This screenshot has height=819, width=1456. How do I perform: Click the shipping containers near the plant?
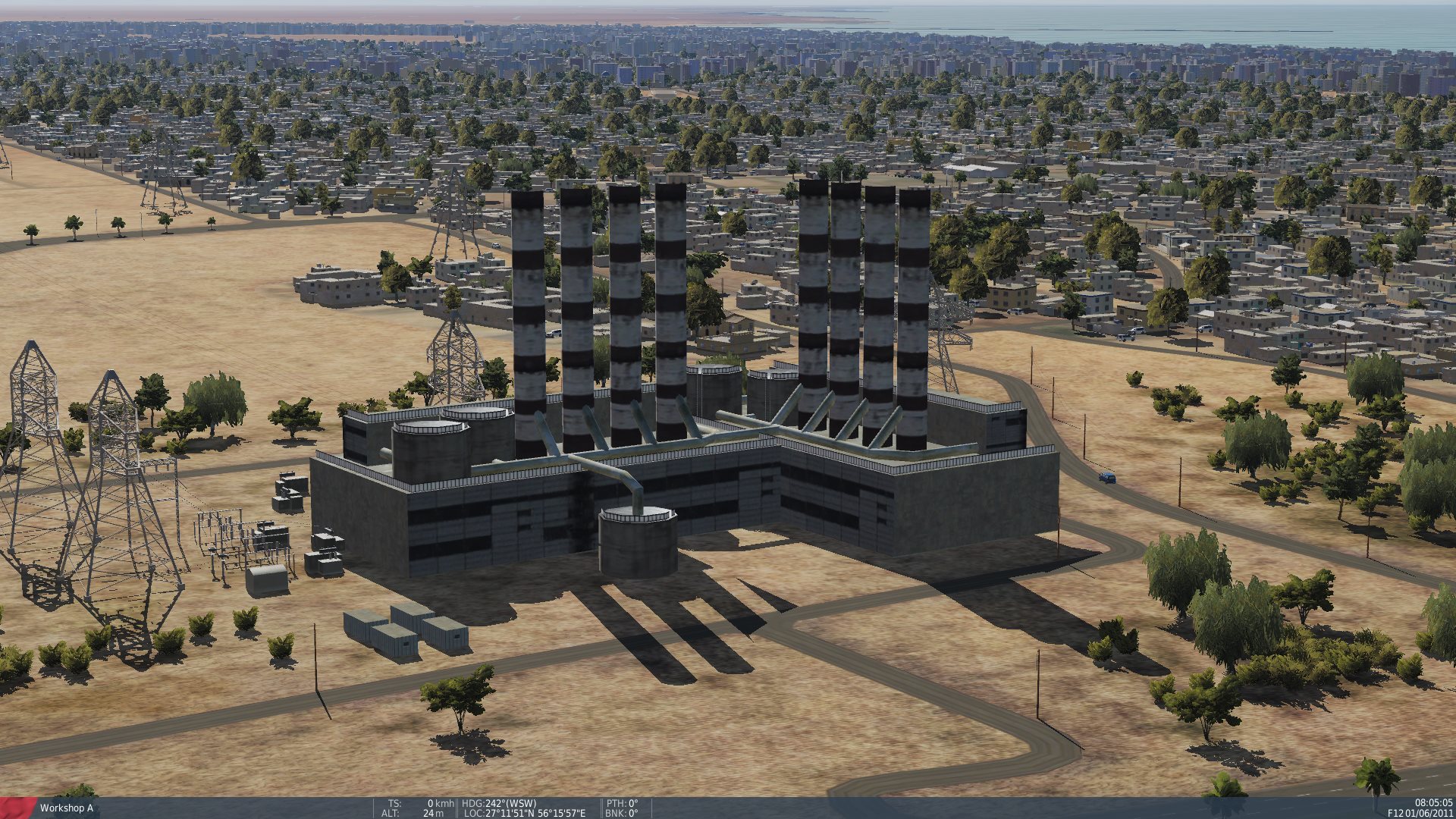pyautogui.click(x=406, y=632)
